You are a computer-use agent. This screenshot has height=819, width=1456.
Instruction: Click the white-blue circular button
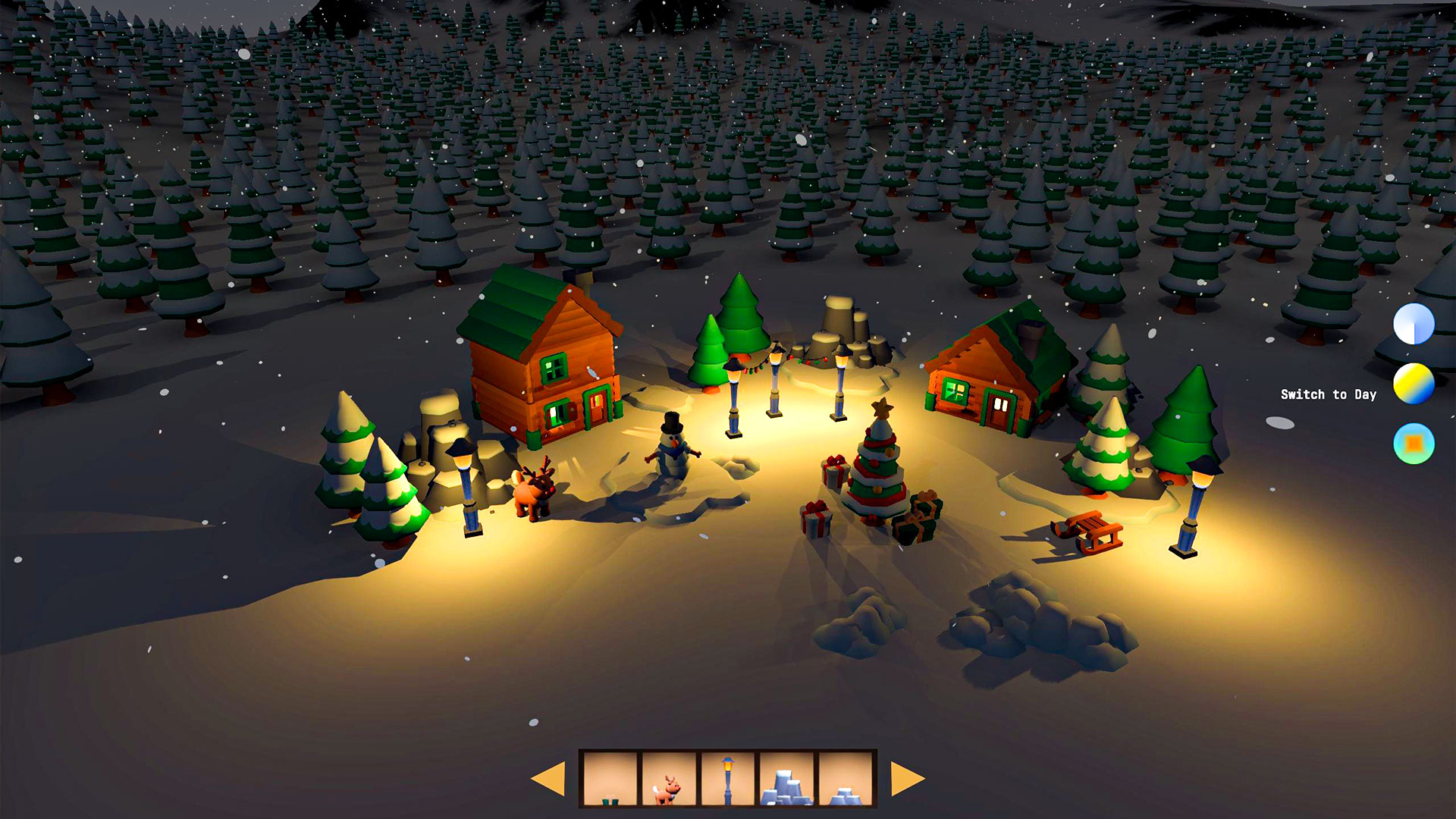1414,324
